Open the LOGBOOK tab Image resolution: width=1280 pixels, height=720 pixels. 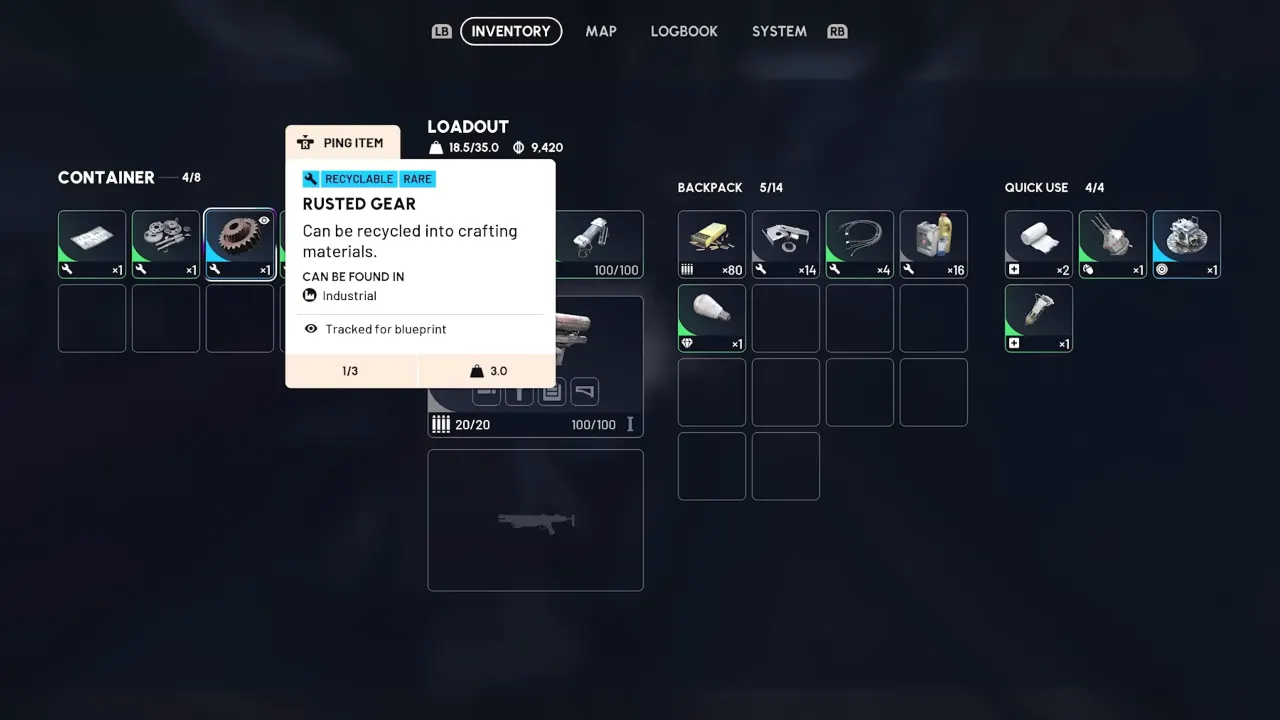[x=684, y=31]
